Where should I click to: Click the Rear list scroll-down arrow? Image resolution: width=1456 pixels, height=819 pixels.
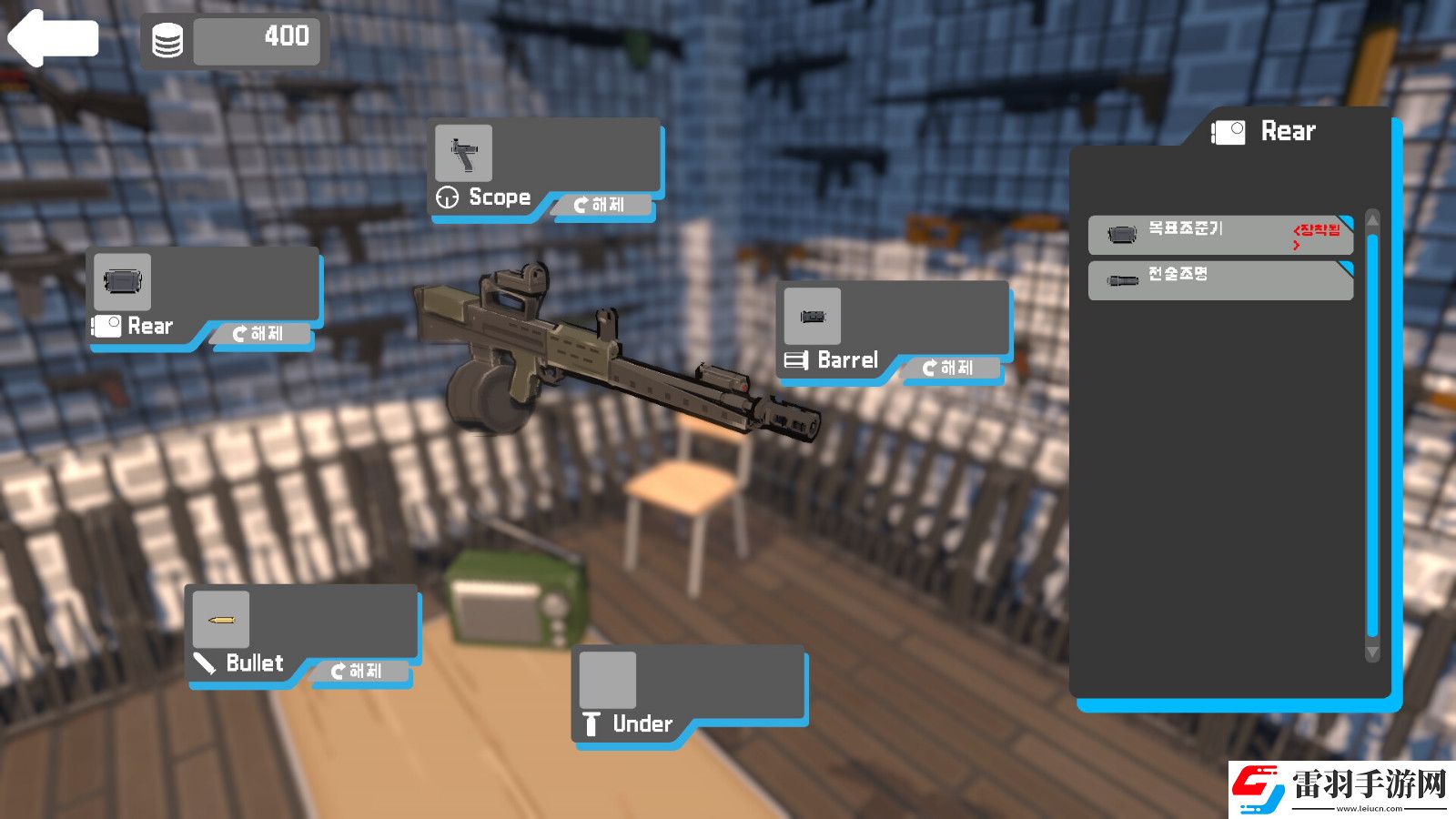click(x=1372, y=652)
